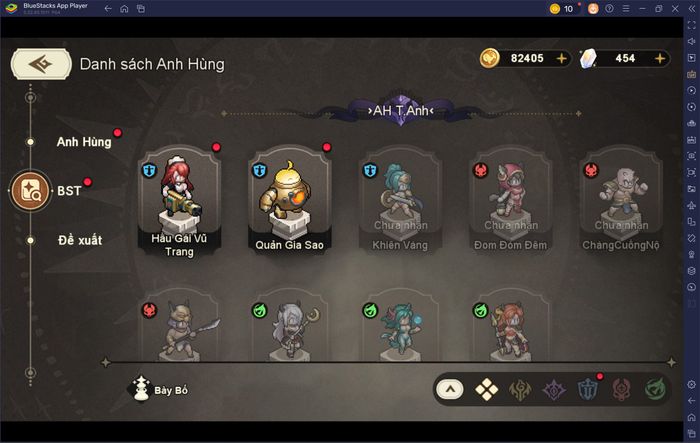Screen dimensions: 700x443
Task: Switch to the Anh Hùng tab
Action: pyautogui.click(x=84, y=141)
